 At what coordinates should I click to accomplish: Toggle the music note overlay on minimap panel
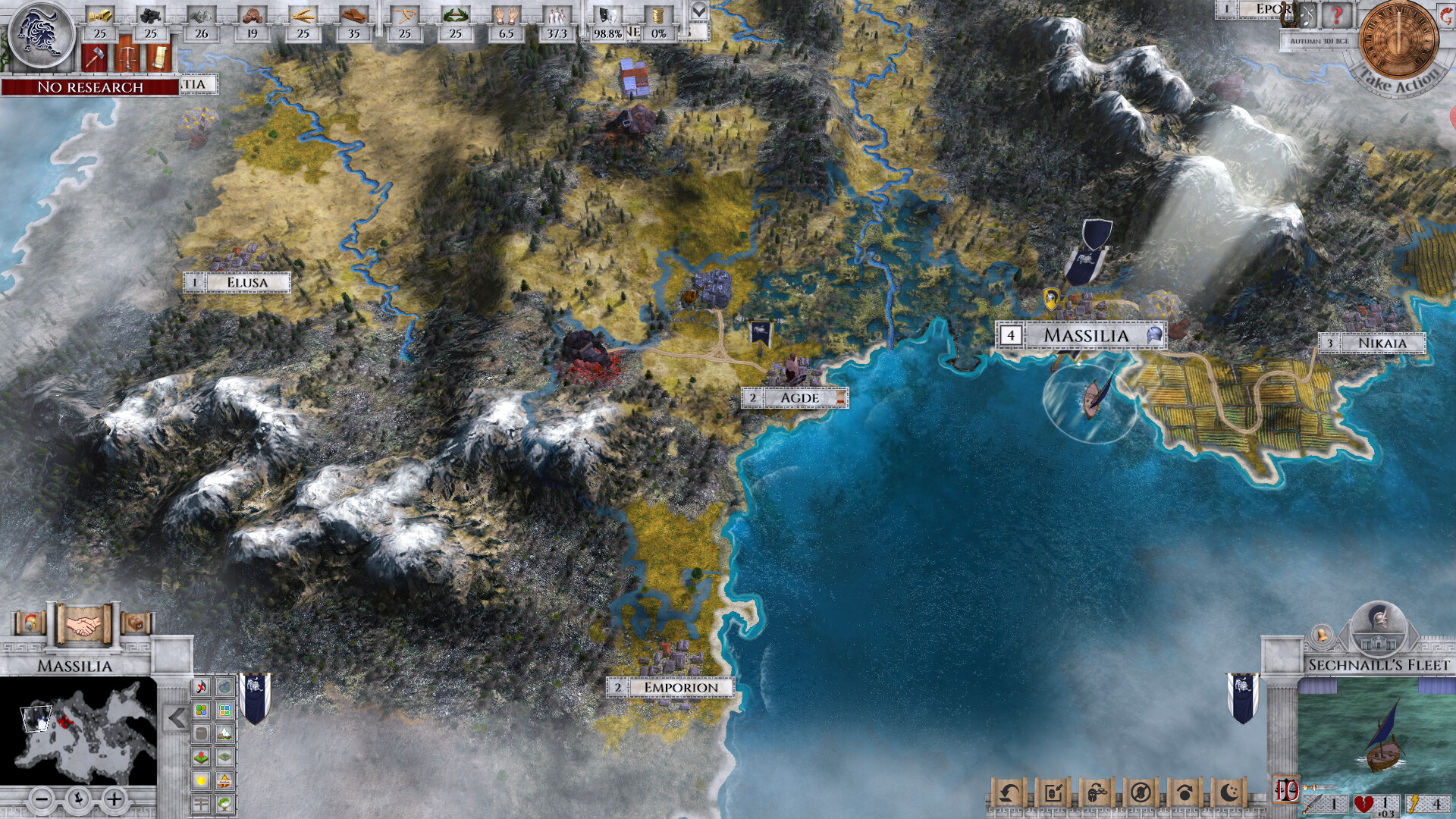click(199, 686)
